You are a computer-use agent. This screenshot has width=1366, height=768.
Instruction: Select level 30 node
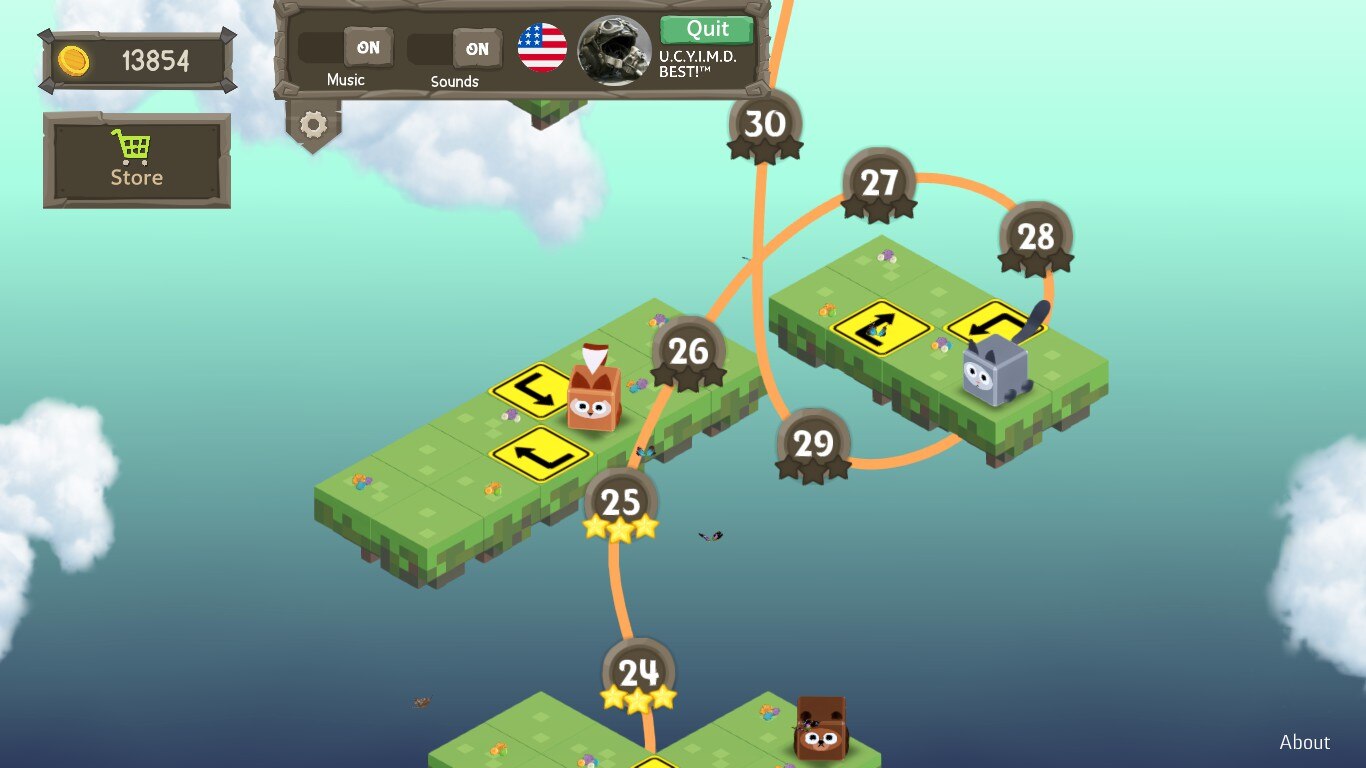[x=765, y=125]
